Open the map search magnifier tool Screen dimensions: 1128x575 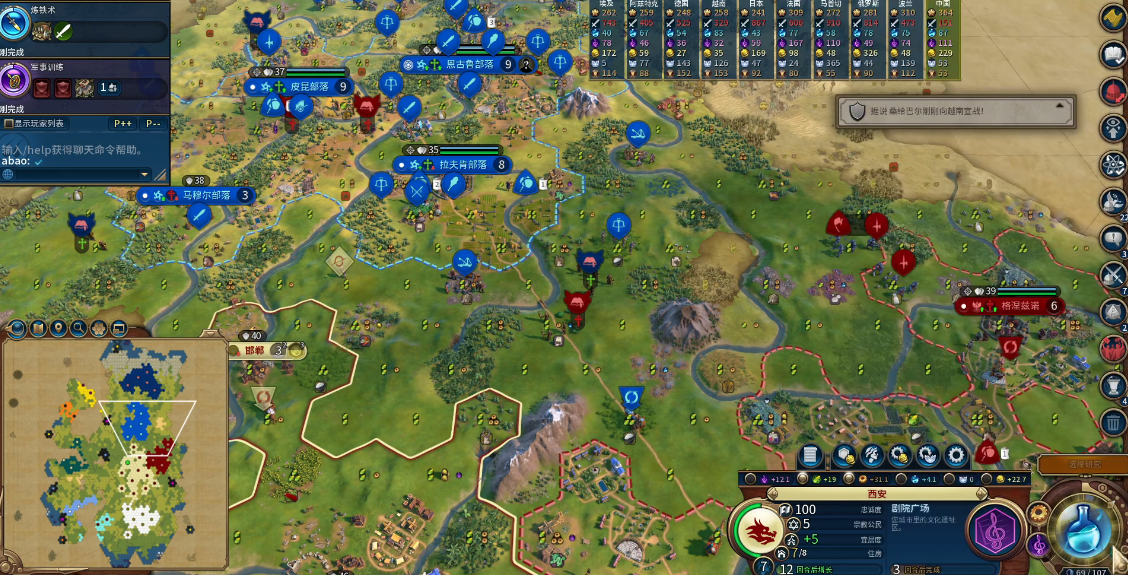click(78, 328)
